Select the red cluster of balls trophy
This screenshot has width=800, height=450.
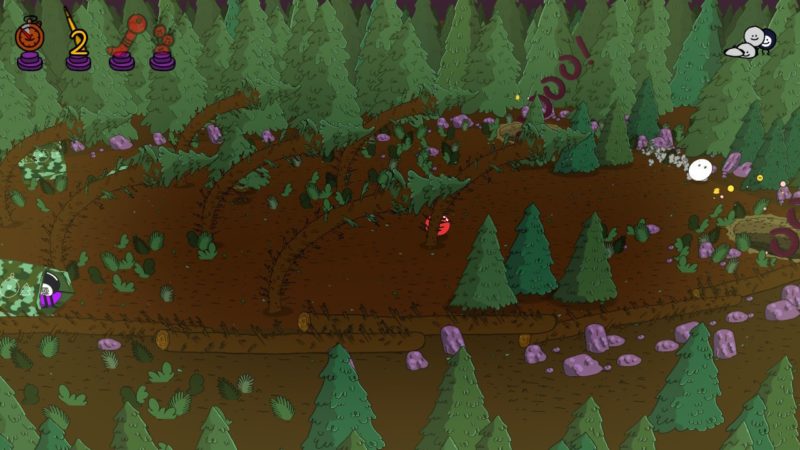tap(163, 46)
